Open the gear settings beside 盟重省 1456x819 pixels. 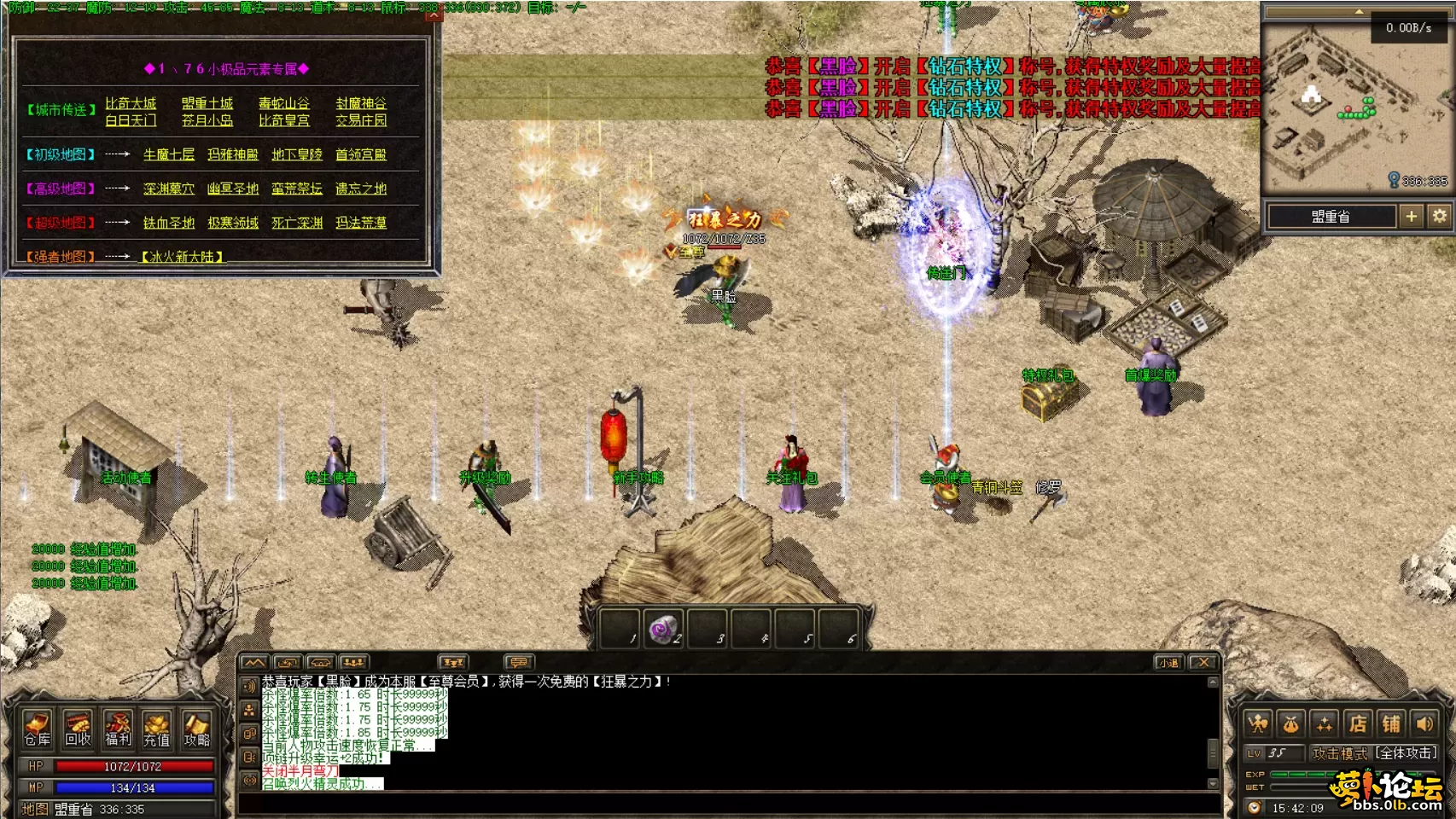(1440, 217)
